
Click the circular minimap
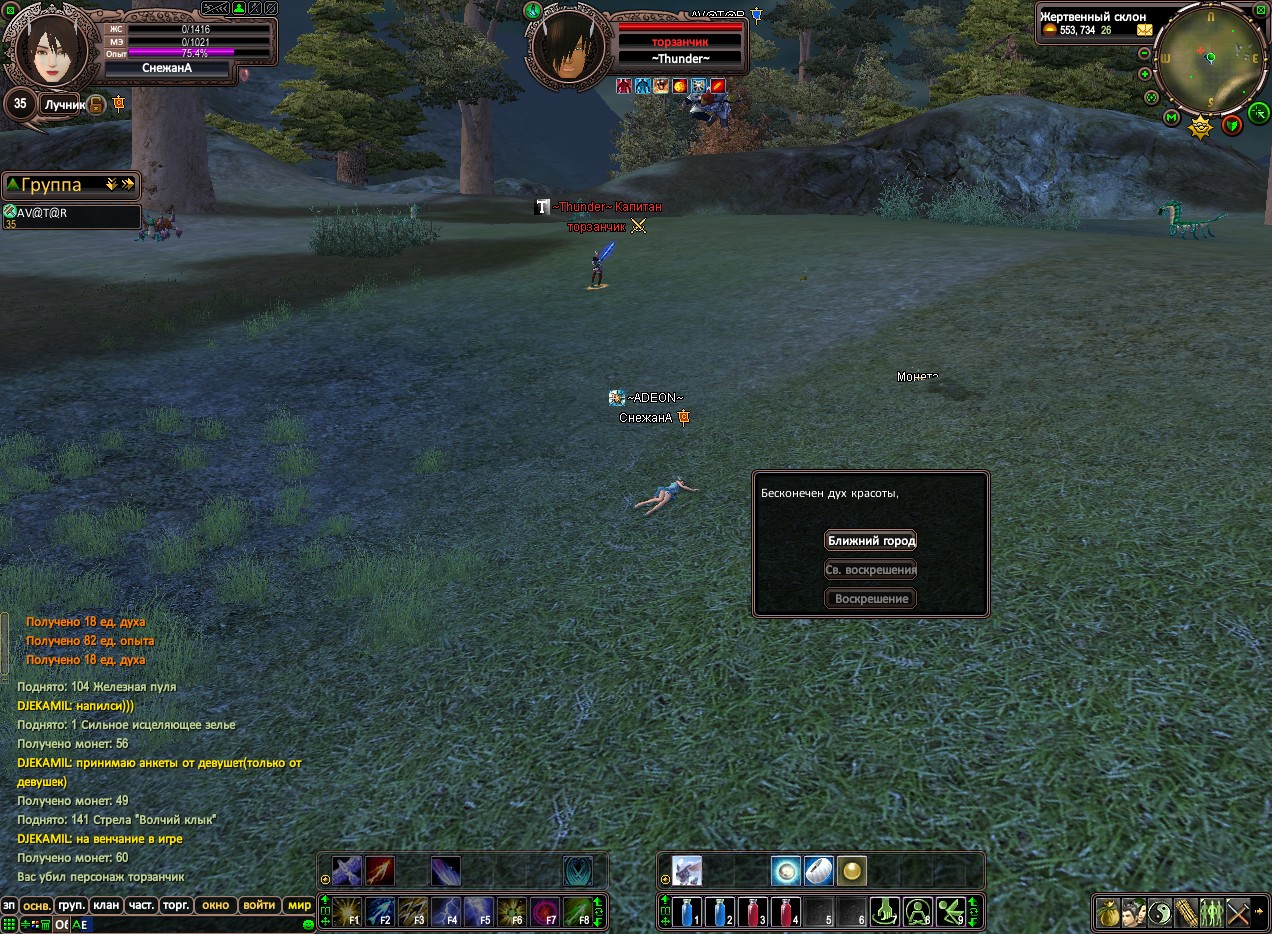point(1210,58)
